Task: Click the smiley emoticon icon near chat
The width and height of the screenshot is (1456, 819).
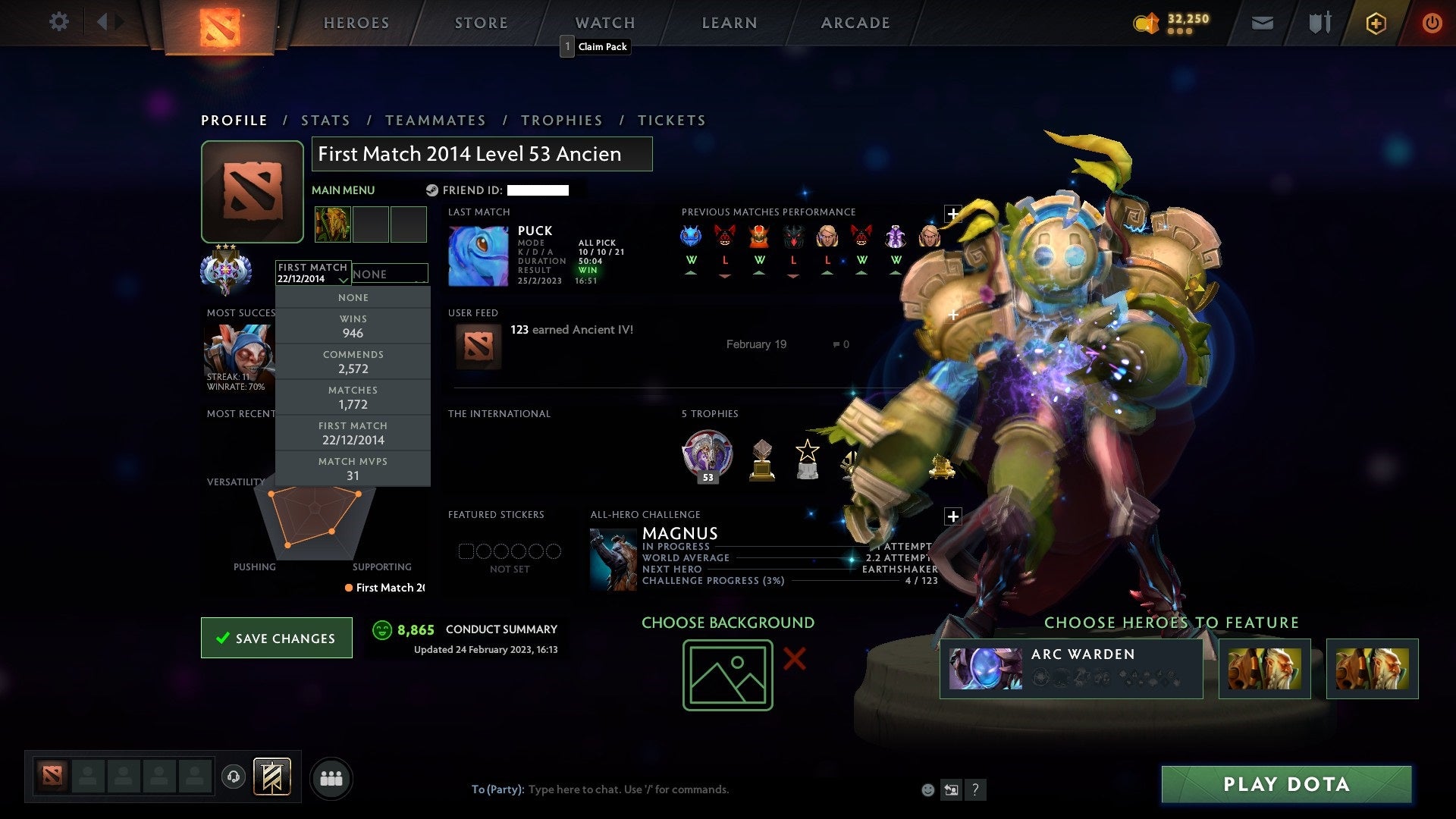Action: pos(927,789)
